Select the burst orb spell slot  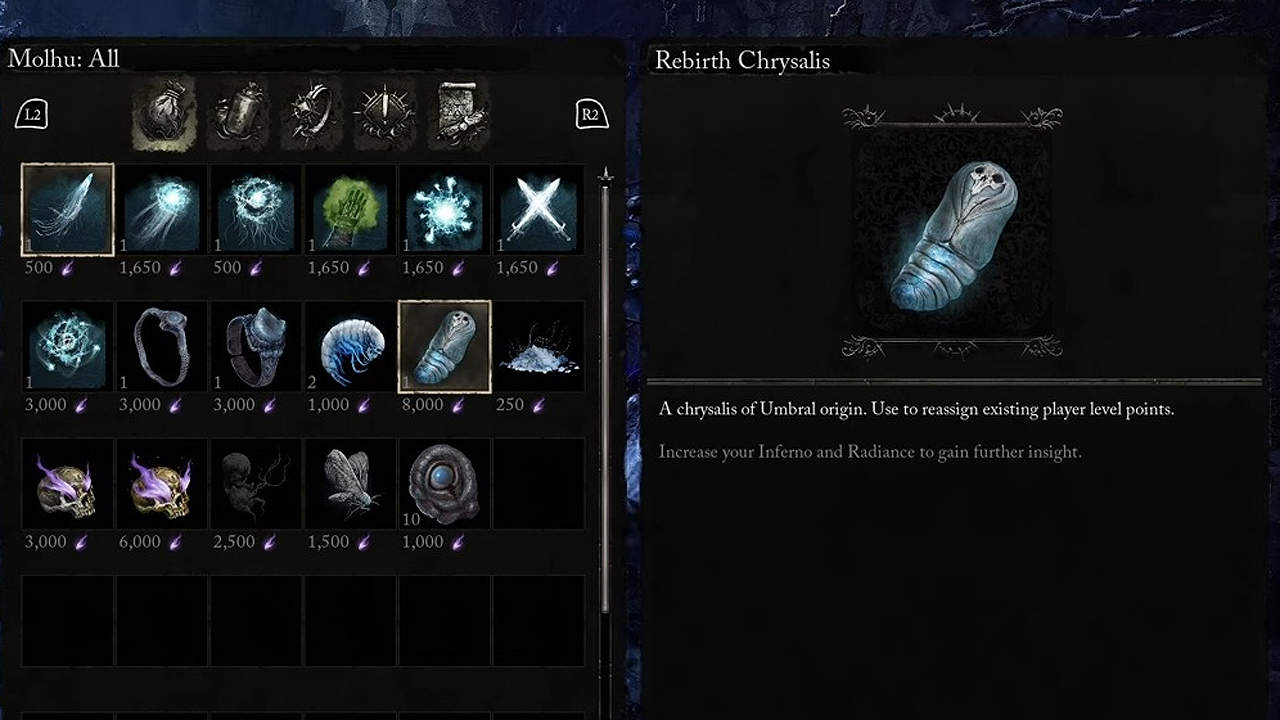click(445, 210)
